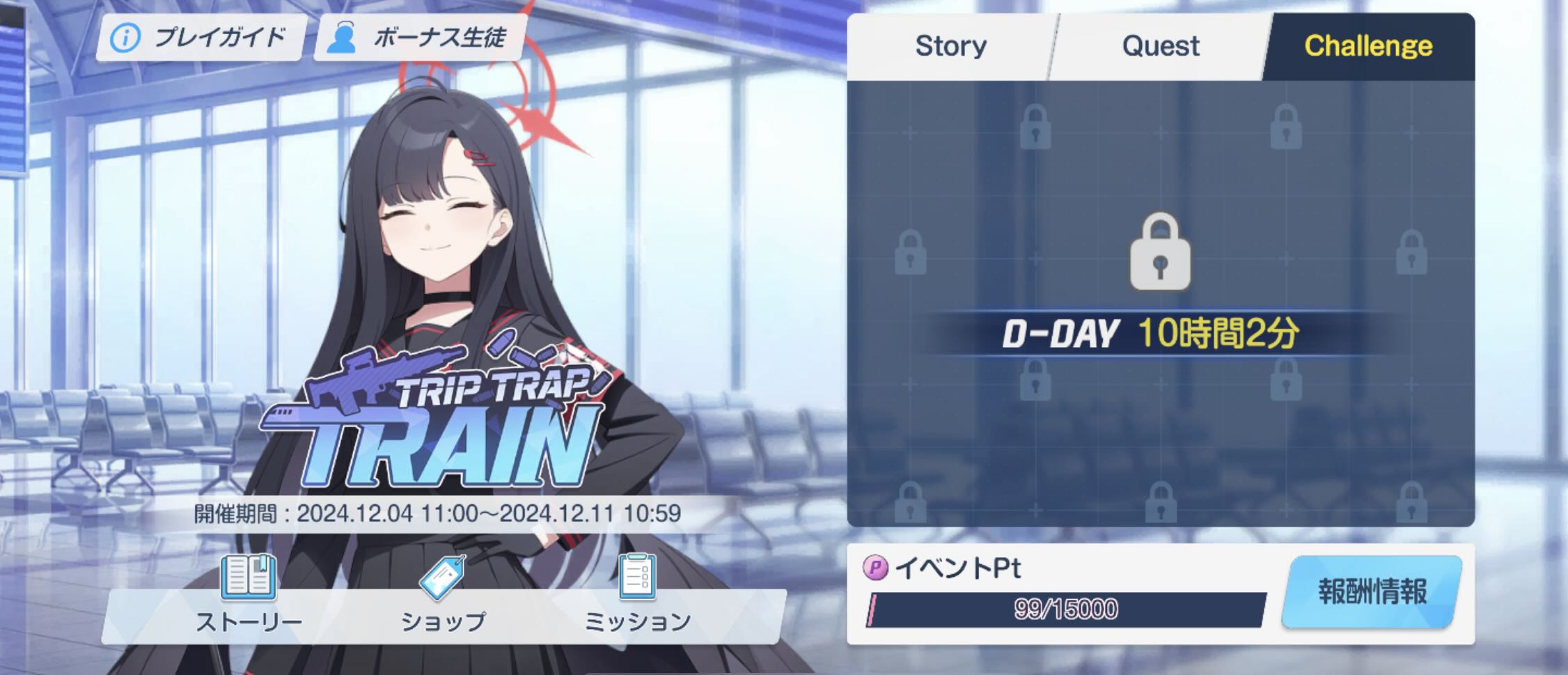Viewport: 1568px width, 675px height.
Task: Select the Challenge tab
Action: (x=1370, y=46)
